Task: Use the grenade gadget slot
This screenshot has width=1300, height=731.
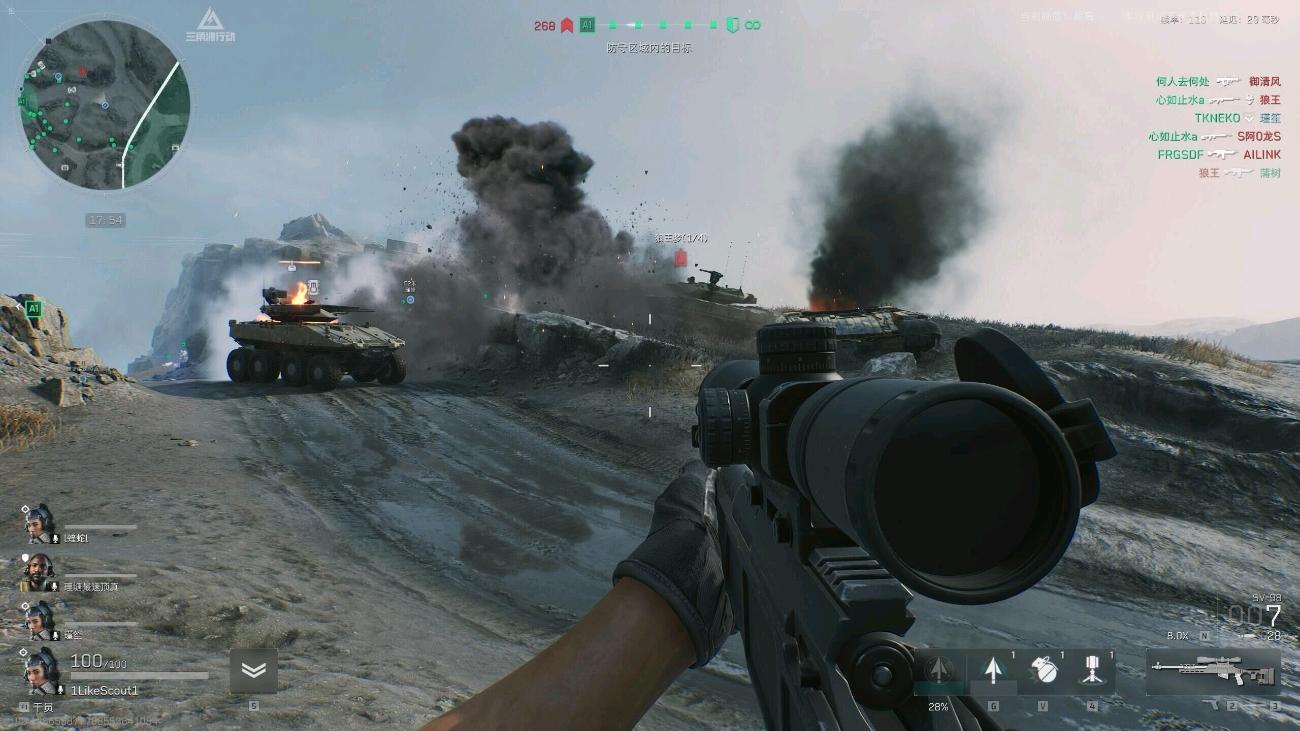Action: tap(1043, 670)
